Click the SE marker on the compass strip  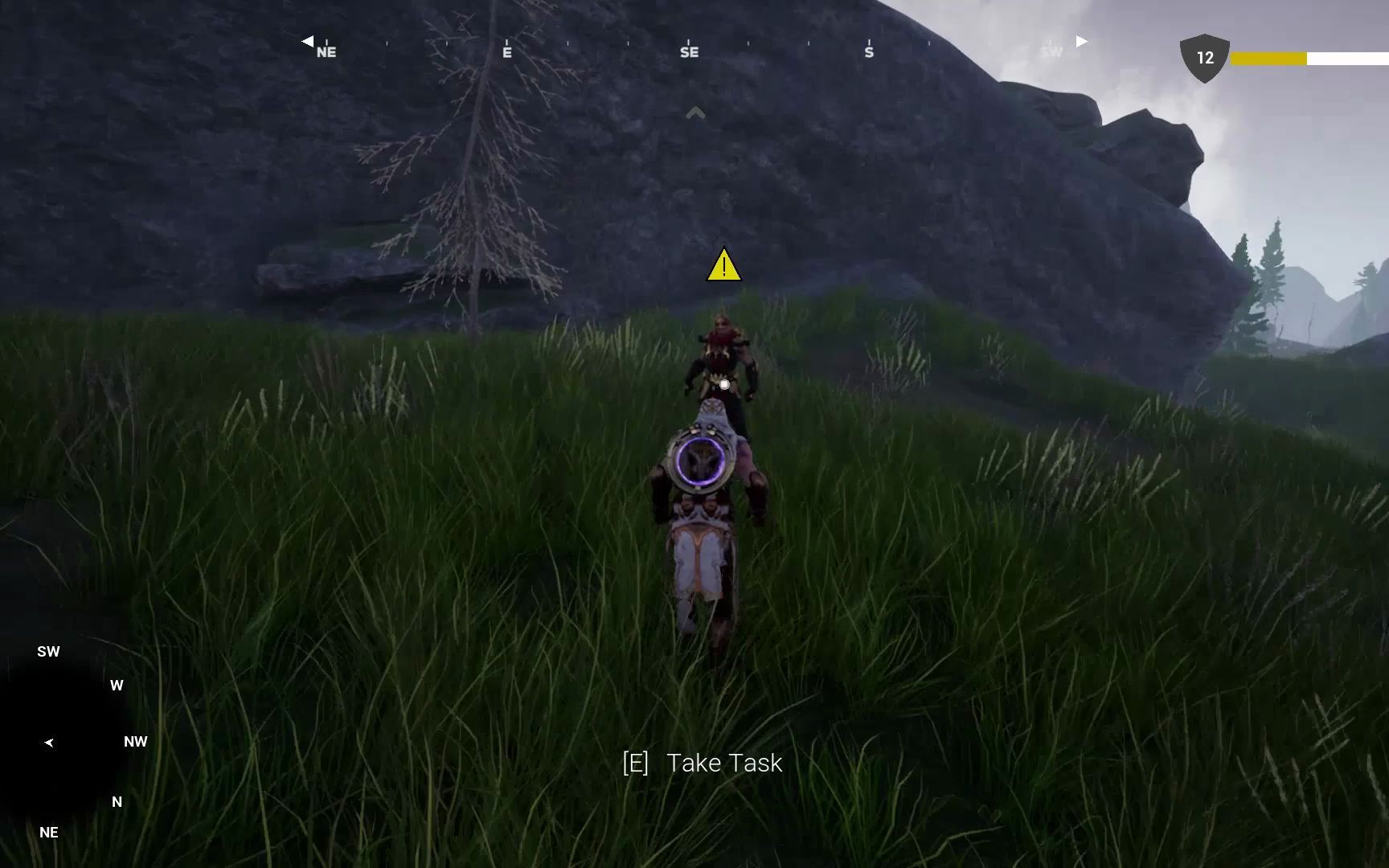pyautogui.click(x=689, y=51)
